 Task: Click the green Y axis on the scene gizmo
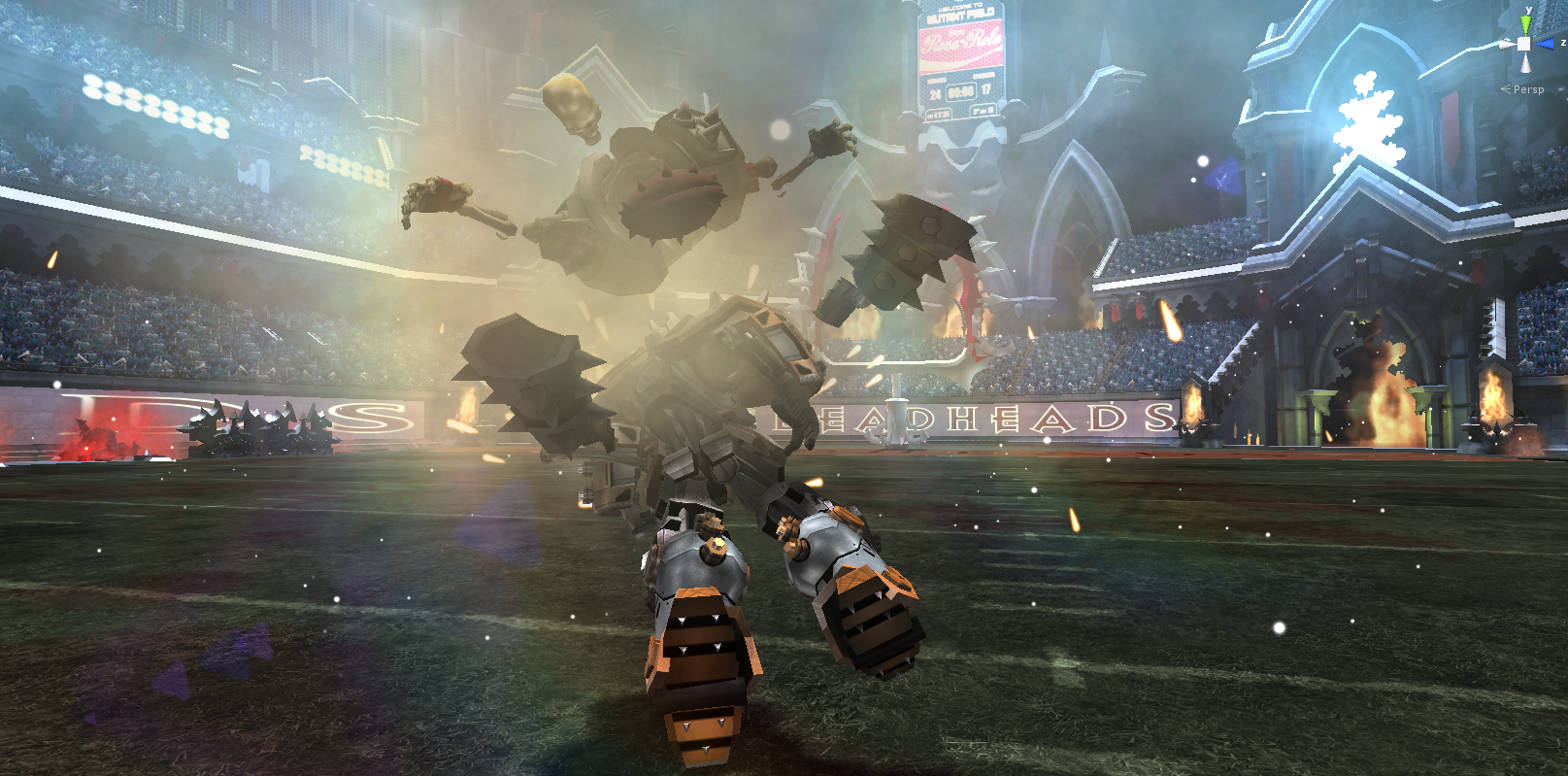tap(1525, 22)
